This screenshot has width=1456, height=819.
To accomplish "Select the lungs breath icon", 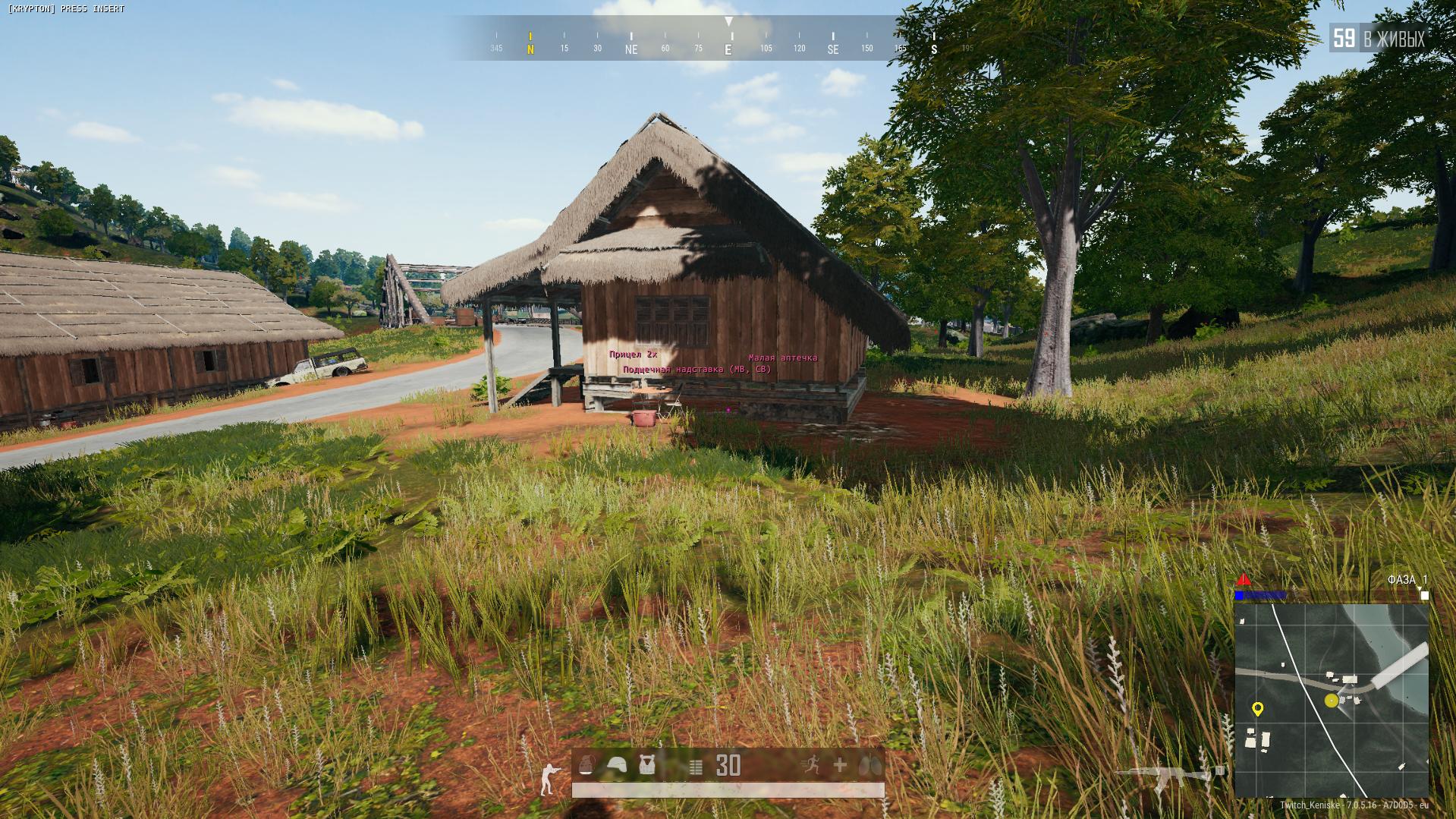I will (871, 766).
